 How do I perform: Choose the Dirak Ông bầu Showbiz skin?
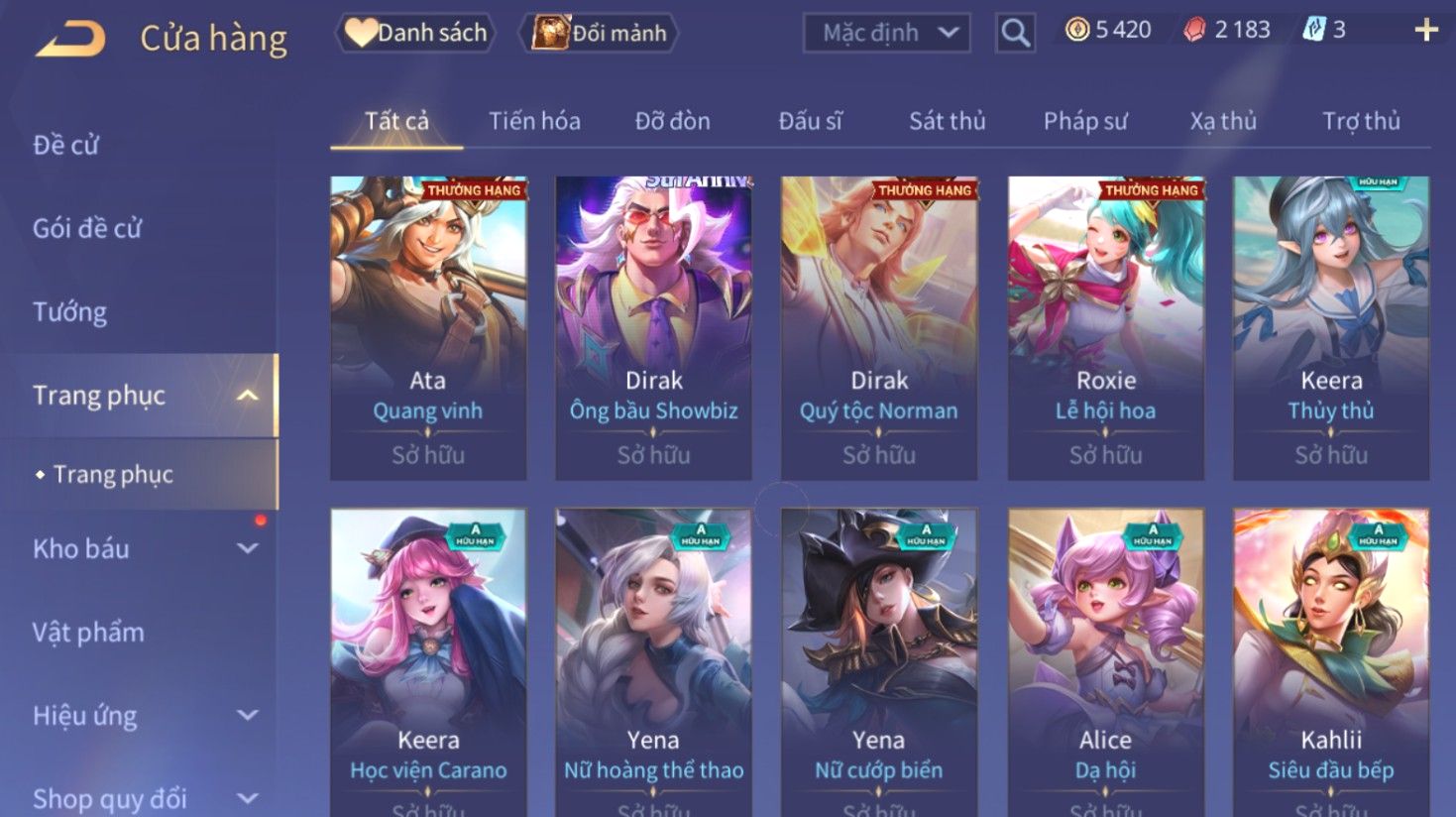pos(653,327)
